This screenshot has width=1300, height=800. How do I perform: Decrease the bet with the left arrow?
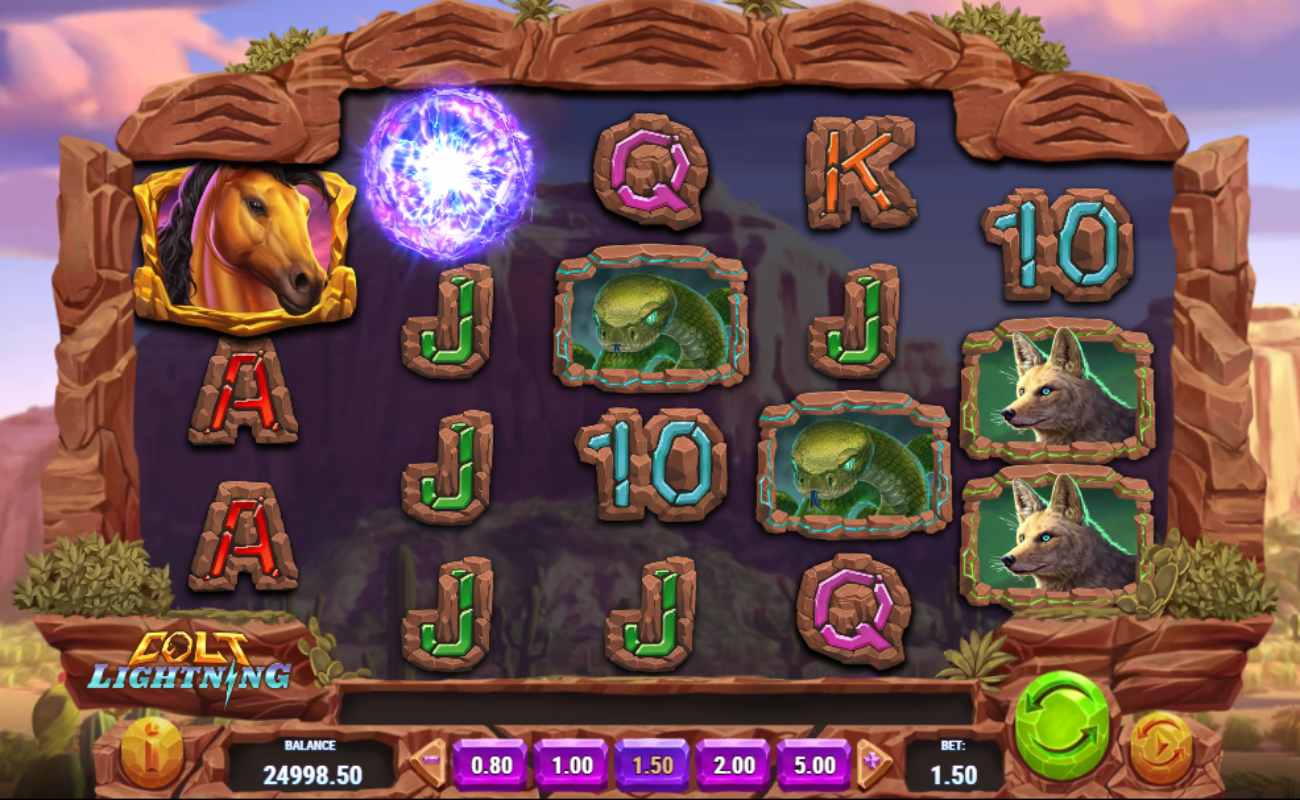tap(429, 762)
